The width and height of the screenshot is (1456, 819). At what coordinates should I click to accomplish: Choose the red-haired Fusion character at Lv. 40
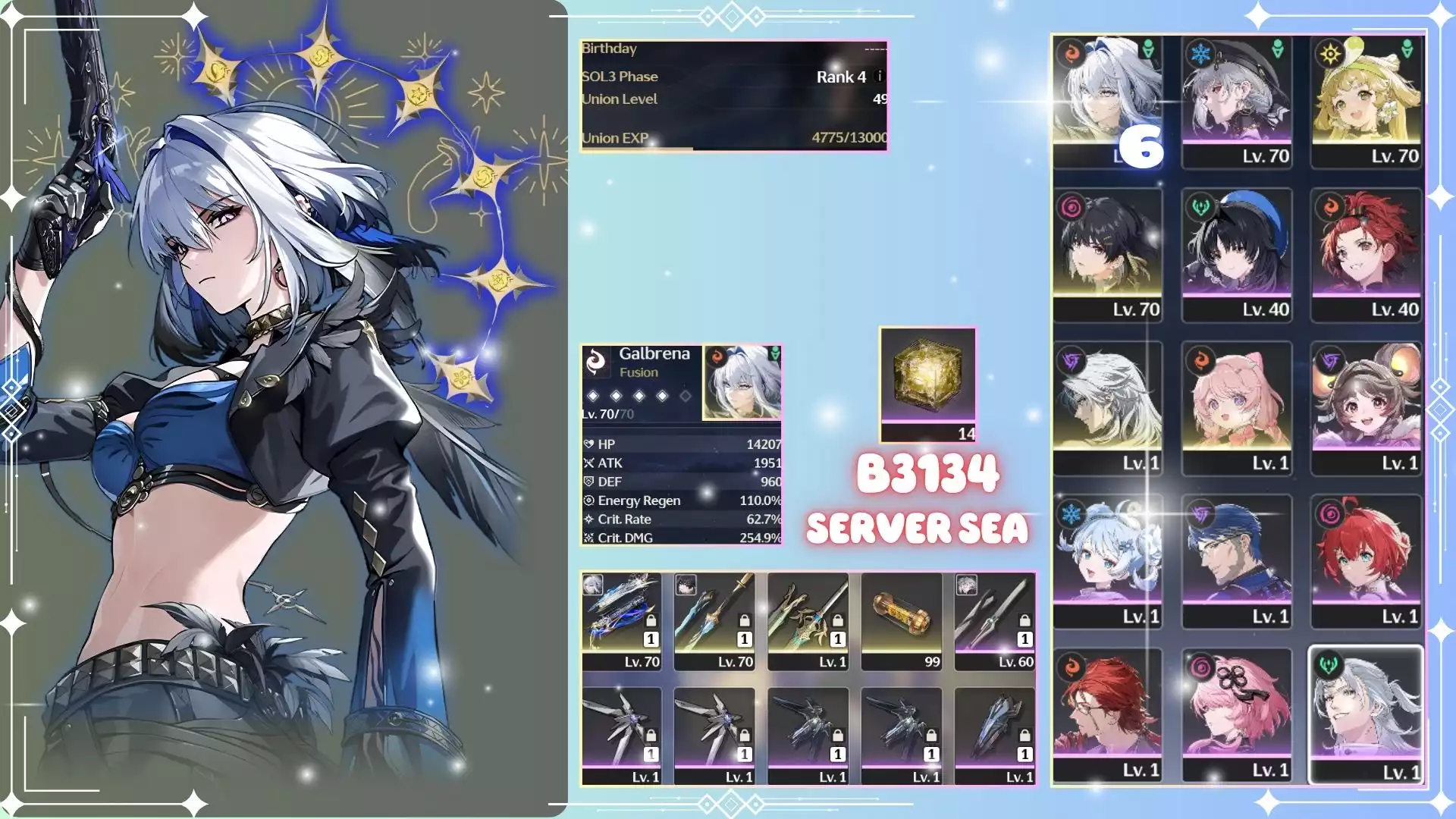click(1366, 253)
